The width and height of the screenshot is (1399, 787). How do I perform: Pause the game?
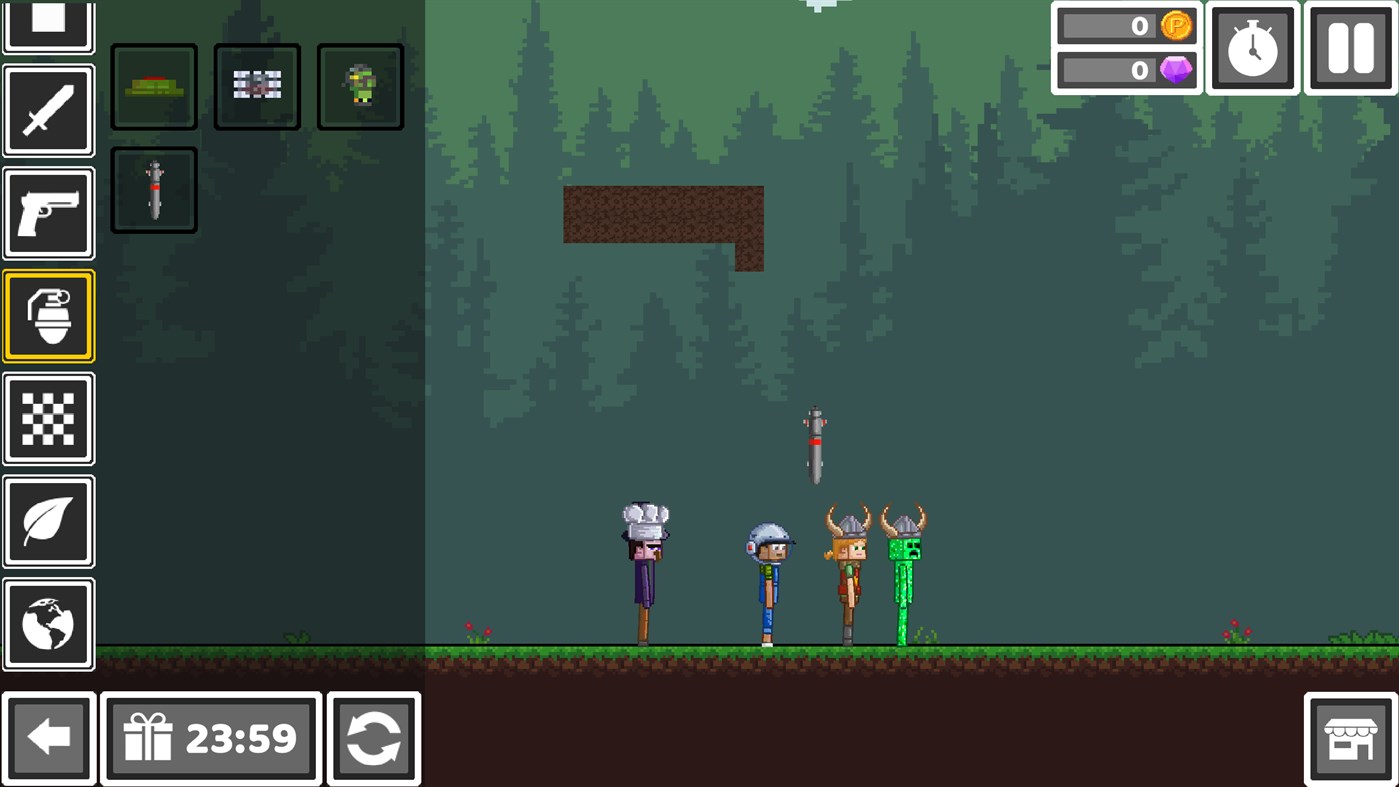(1349, 46)
